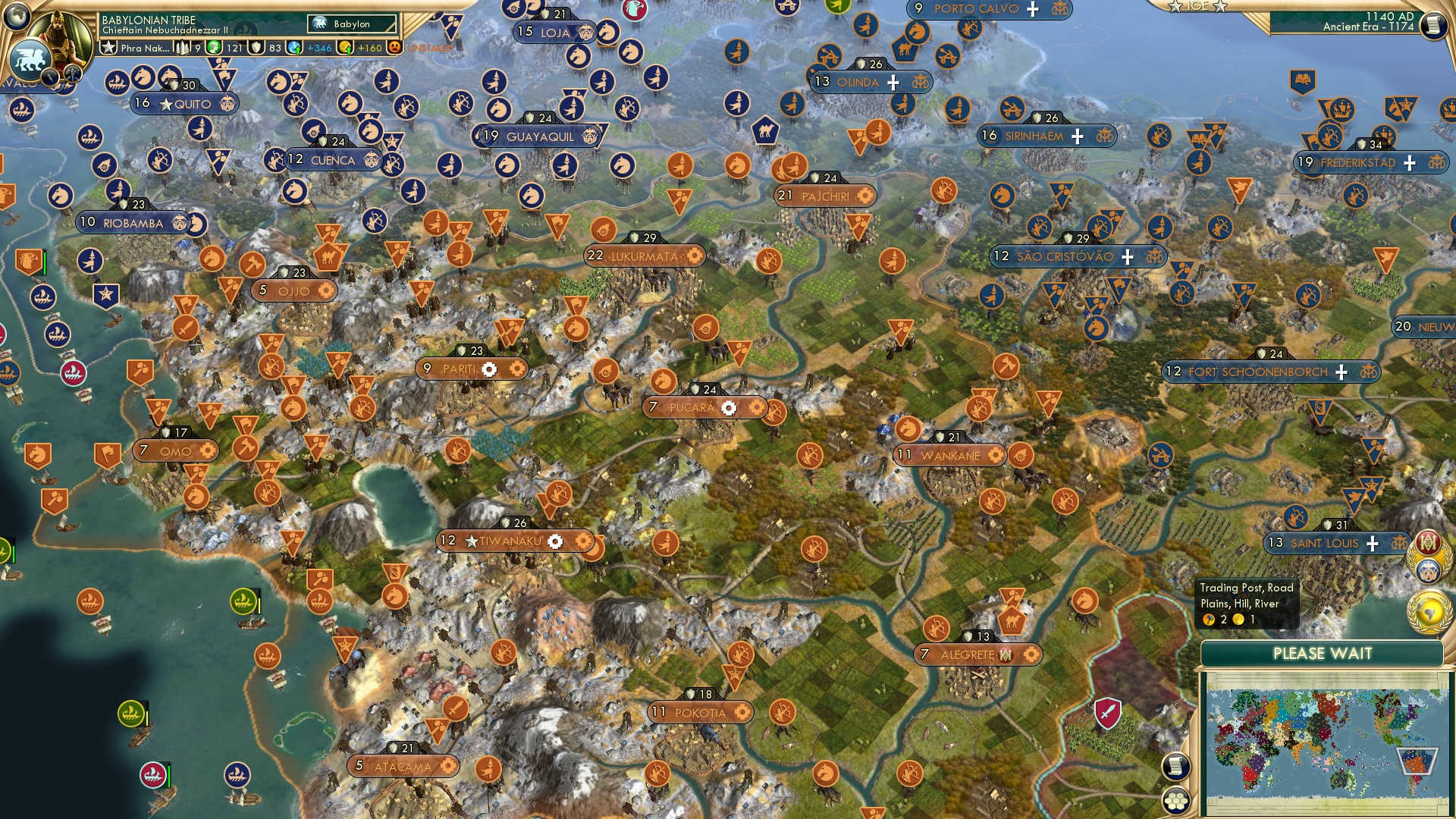
Task: Toggle the lightning quick-action beneath Nebuchadnezzar's portrait
Action: tap(51, 76)
